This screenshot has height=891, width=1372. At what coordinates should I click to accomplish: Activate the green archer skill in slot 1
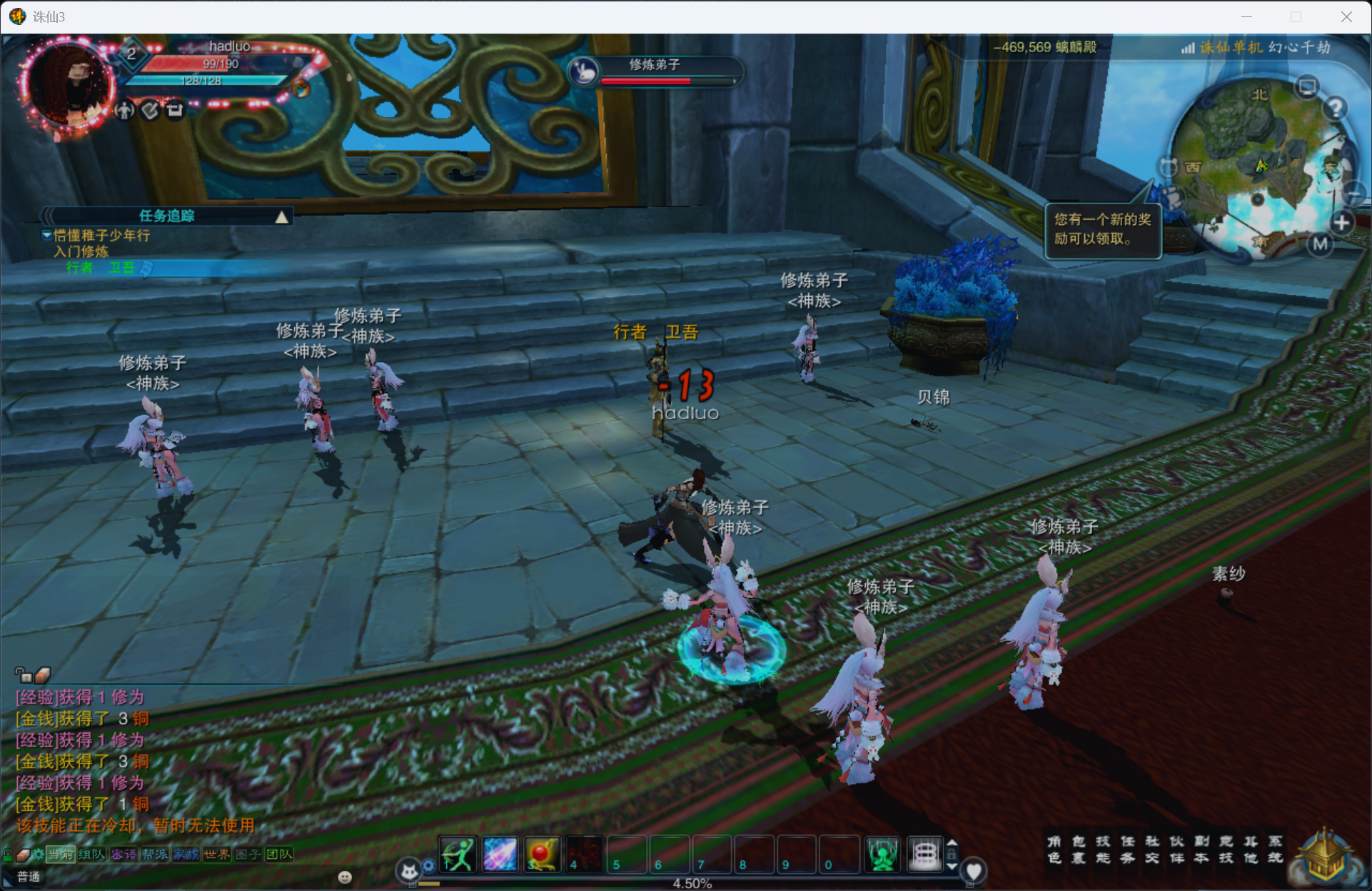coord(458,855)
